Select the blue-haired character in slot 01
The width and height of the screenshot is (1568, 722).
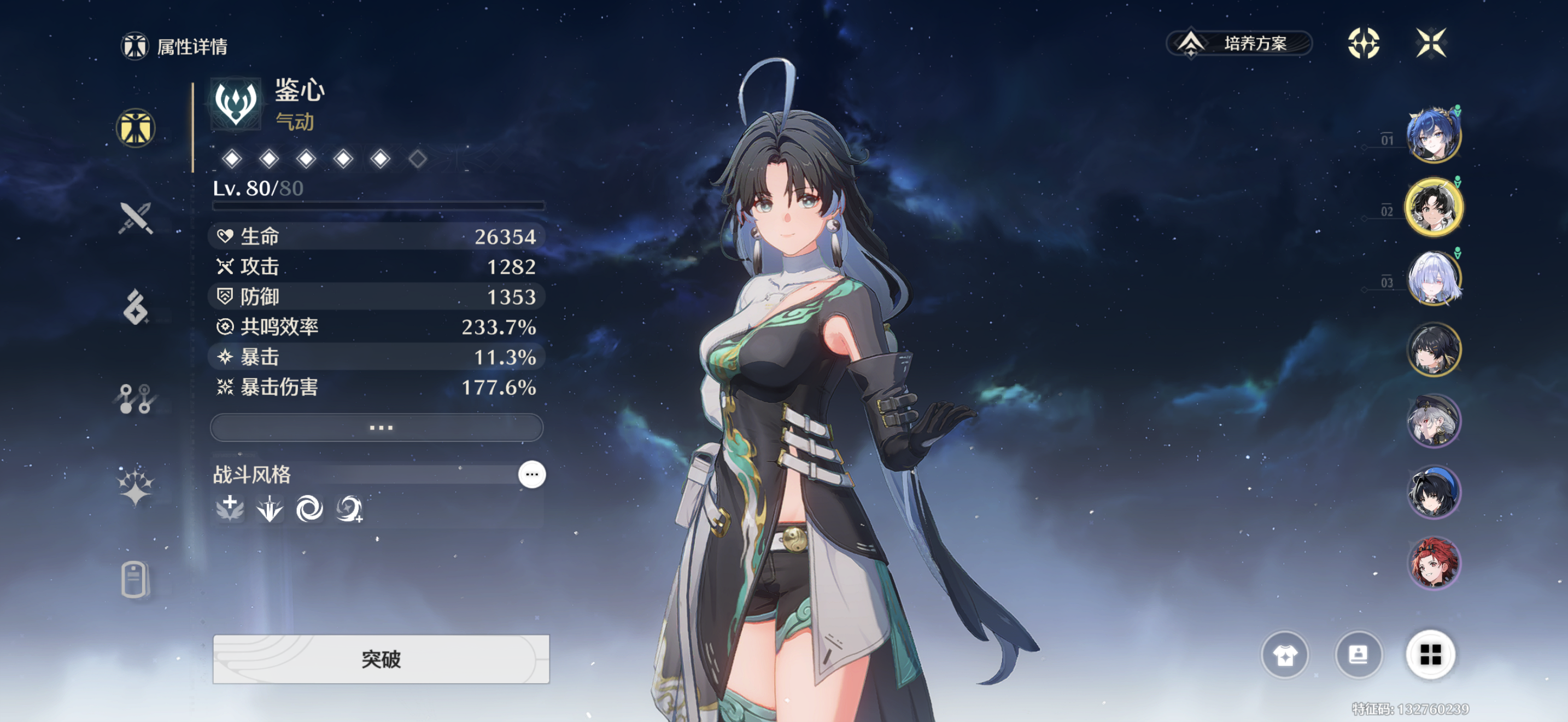1433,135
